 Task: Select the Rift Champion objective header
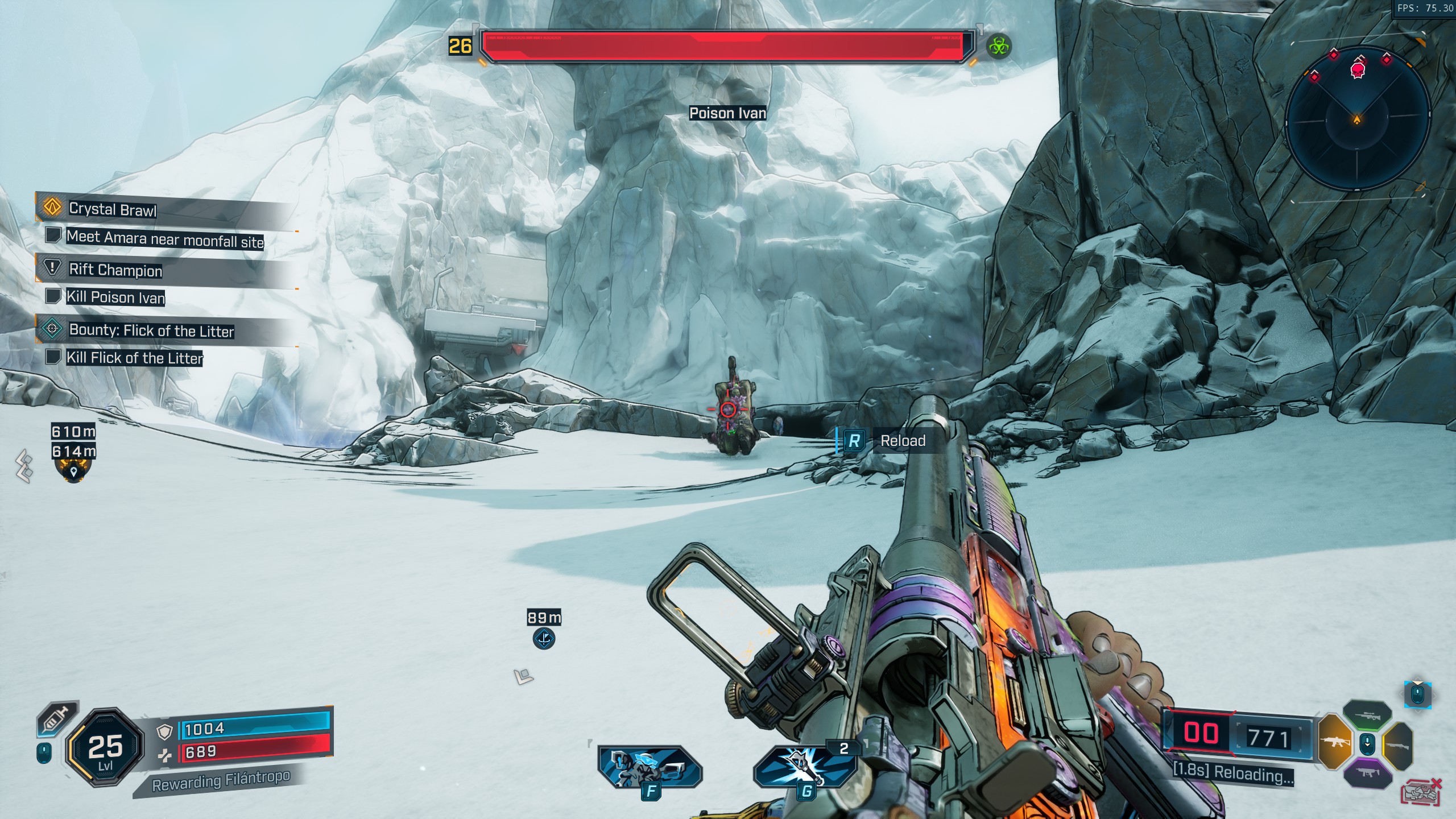pos(115,270)
